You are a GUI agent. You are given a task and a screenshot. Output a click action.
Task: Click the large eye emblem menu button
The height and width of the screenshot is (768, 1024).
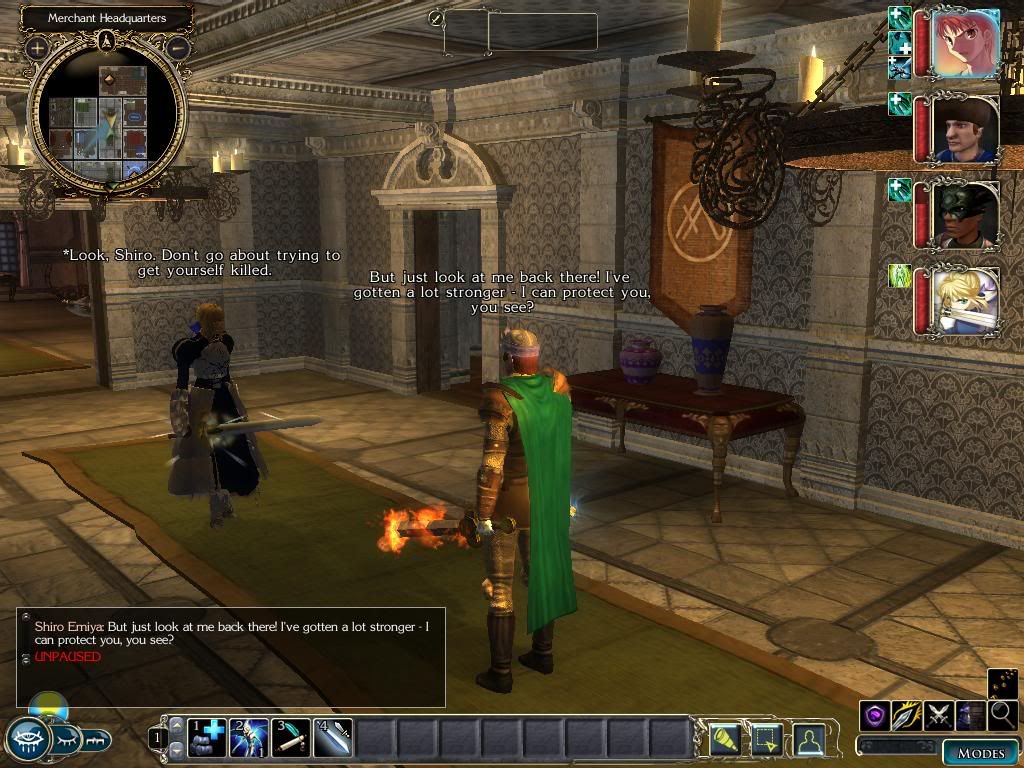28,739
